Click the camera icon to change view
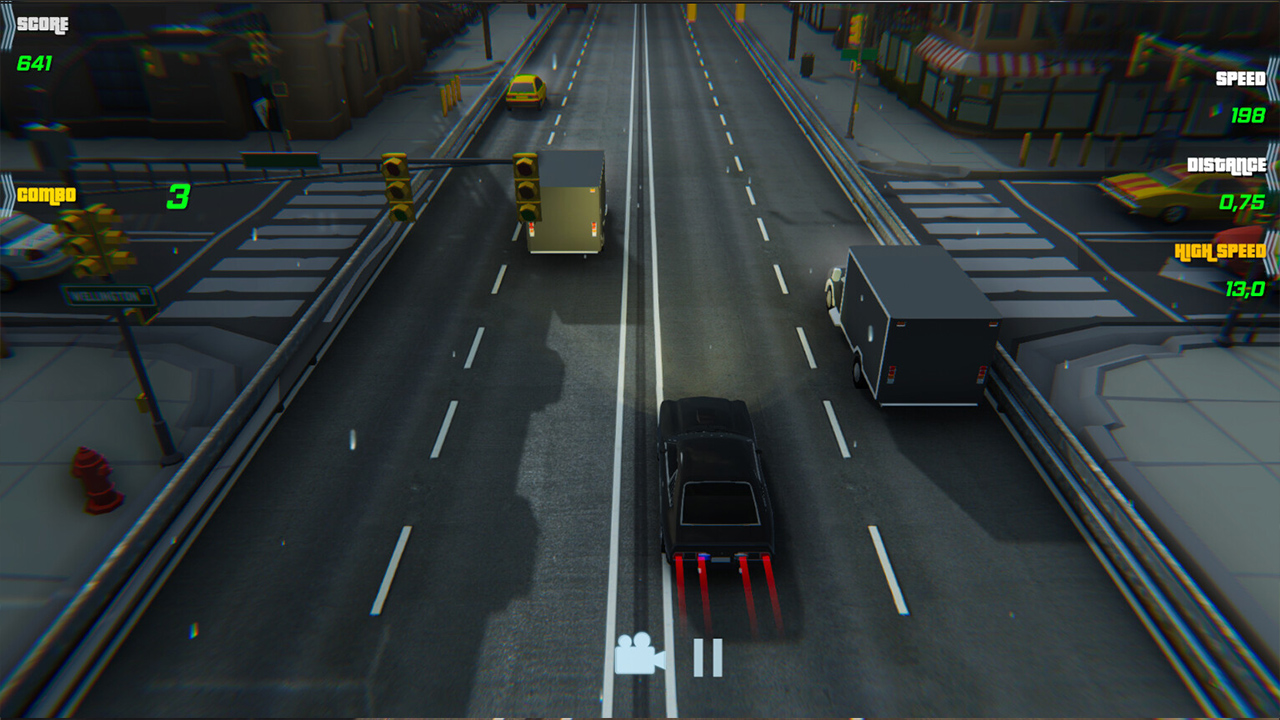This screenshot has height=720, width=1280. point(641,654)
